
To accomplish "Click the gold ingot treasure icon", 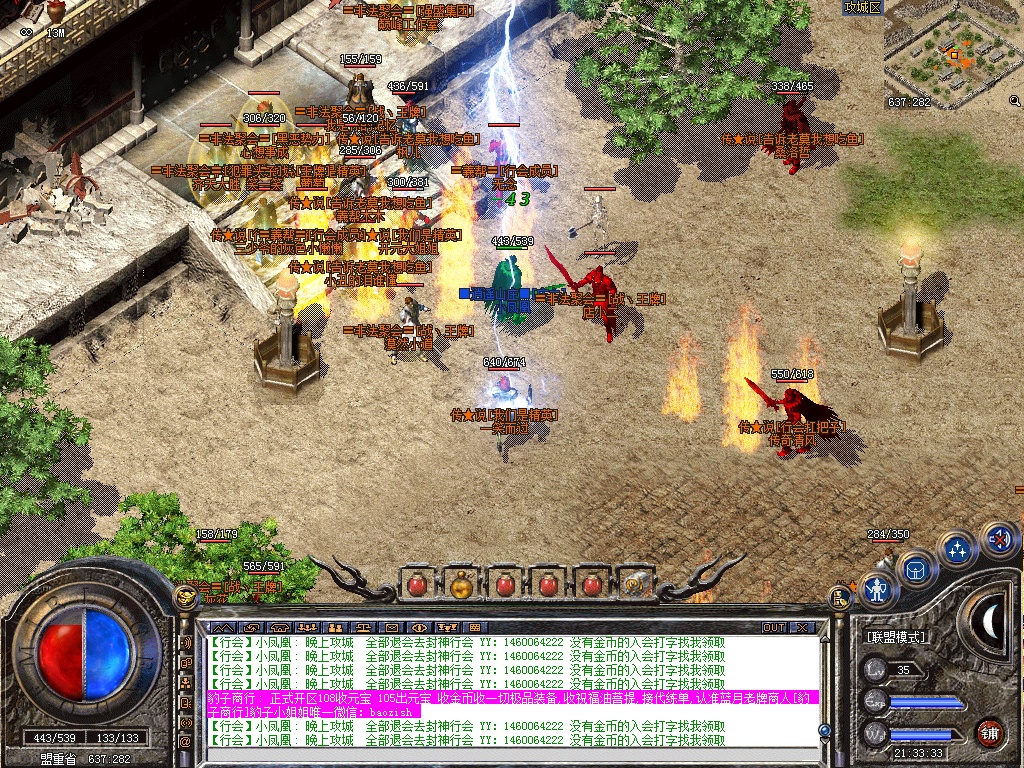I will point(184,598).
